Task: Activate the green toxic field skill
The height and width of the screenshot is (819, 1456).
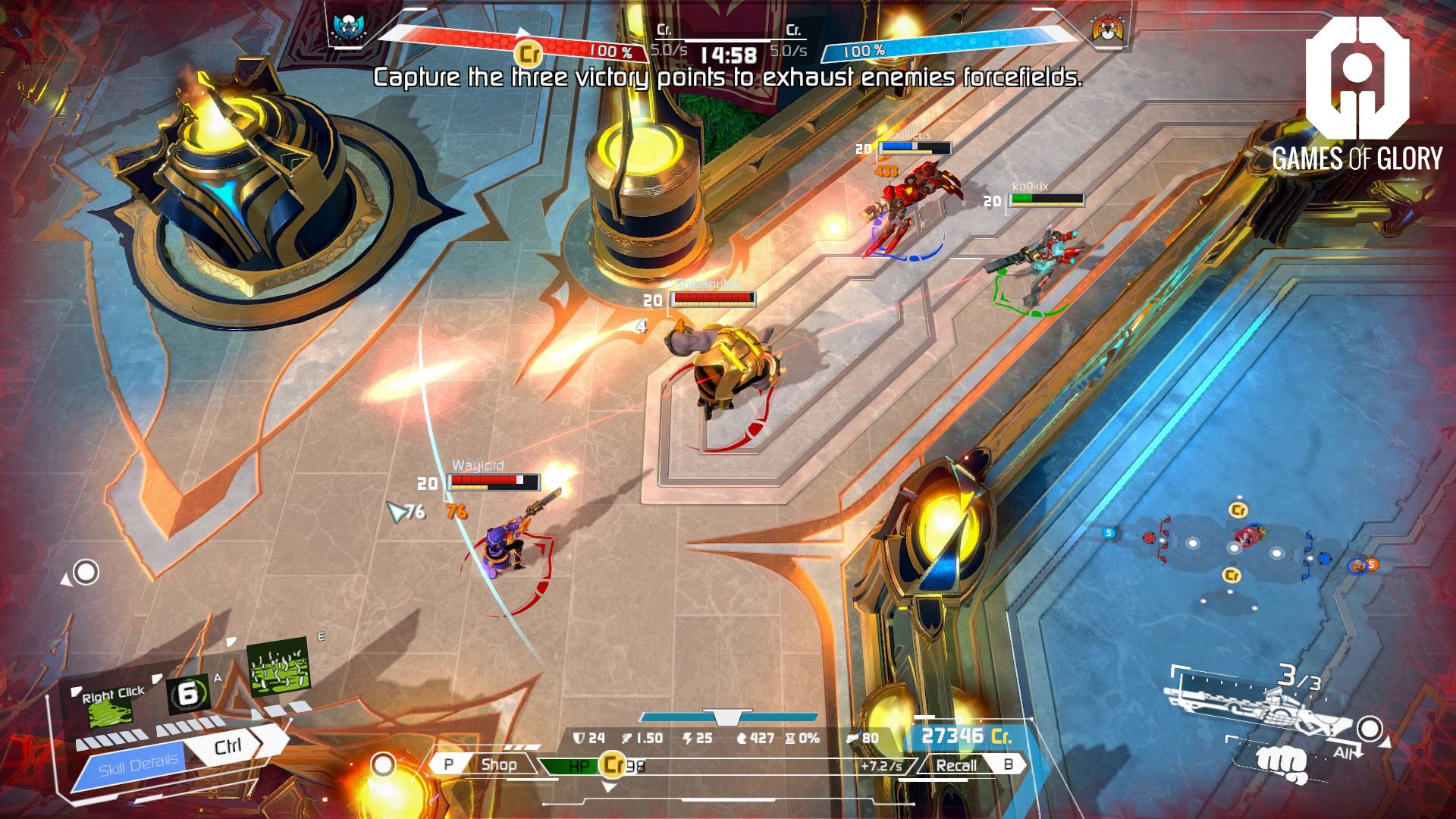Action: click(x=278, y=667)
